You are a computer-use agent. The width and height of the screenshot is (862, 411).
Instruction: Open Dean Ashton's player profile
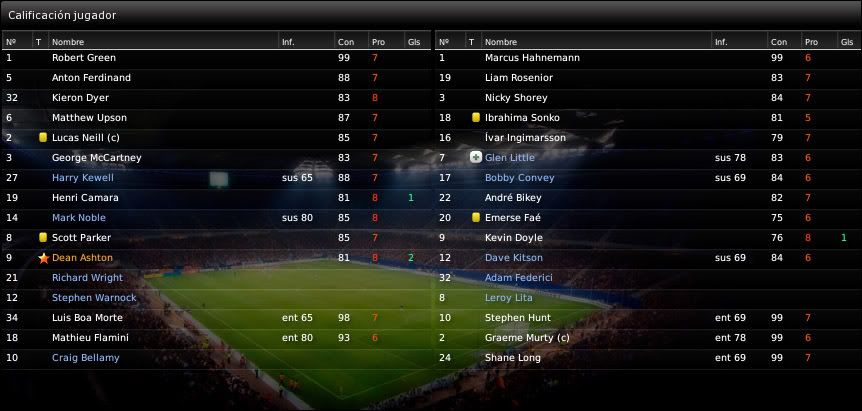coord(82,258)
